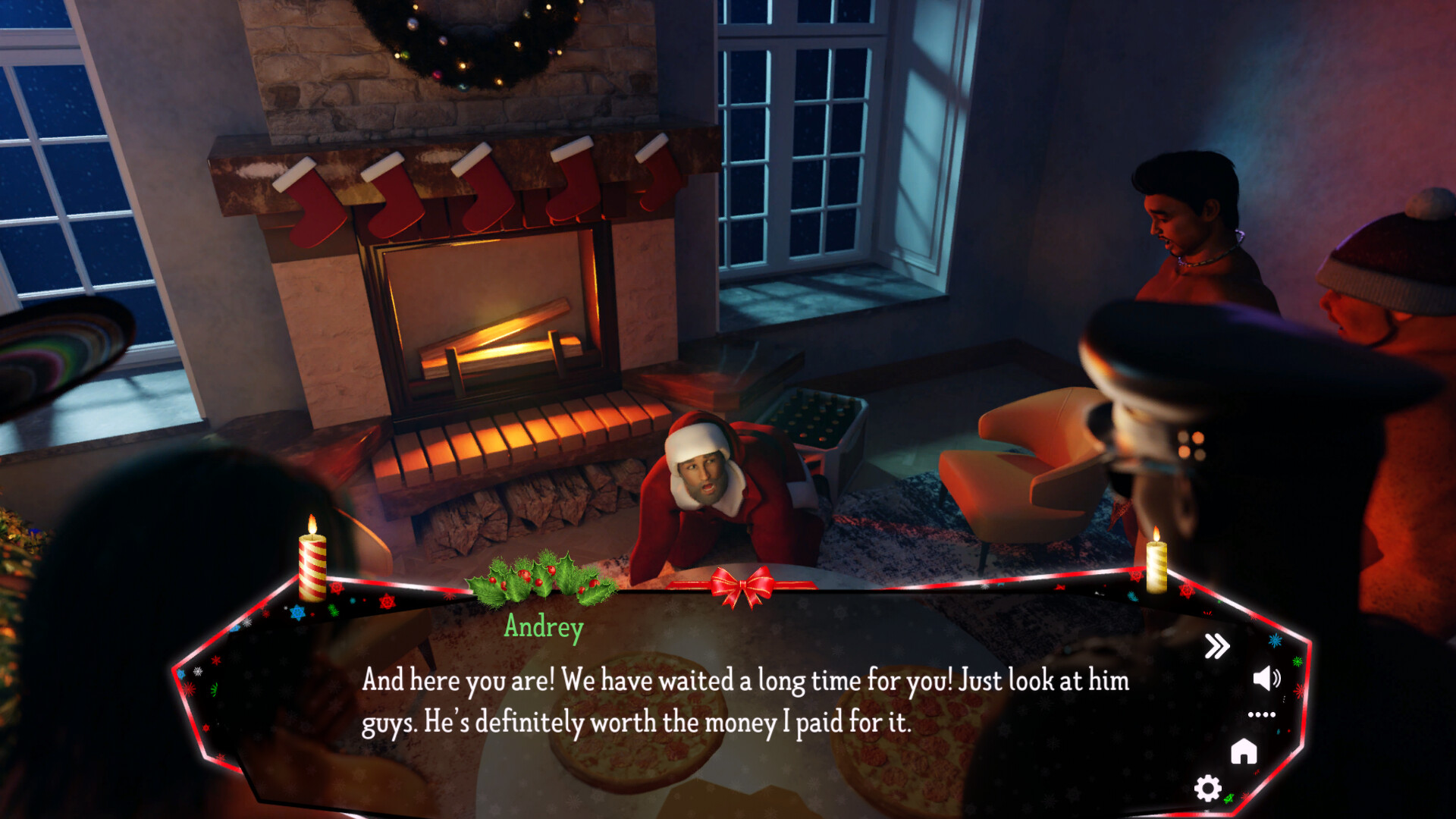1456x819 pixels.
Task: Select the speaker name Andrey
Action: tap(544, 626)
